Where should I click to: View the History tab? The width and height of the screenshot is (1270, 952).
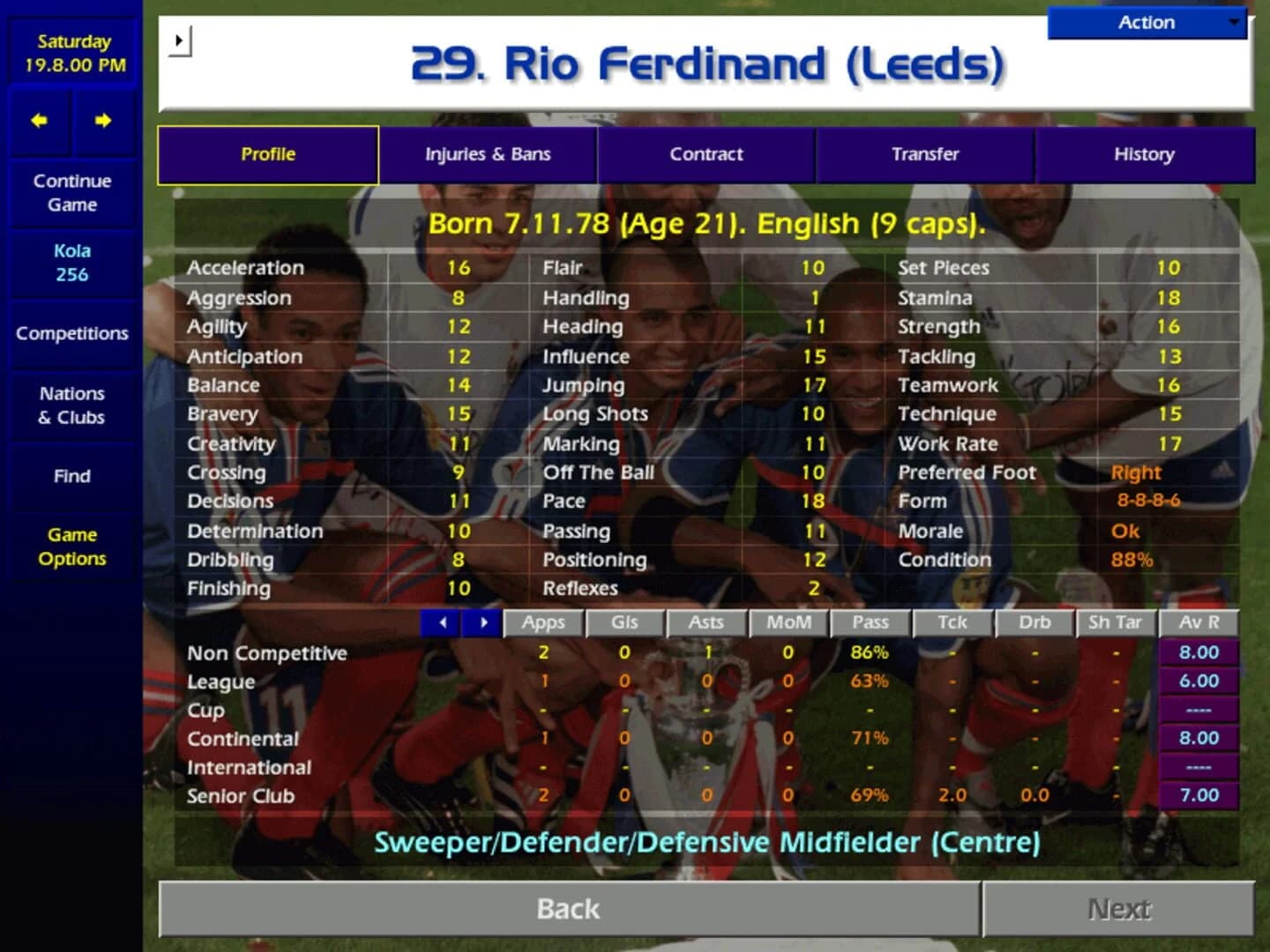click(x=1144, y=154)
